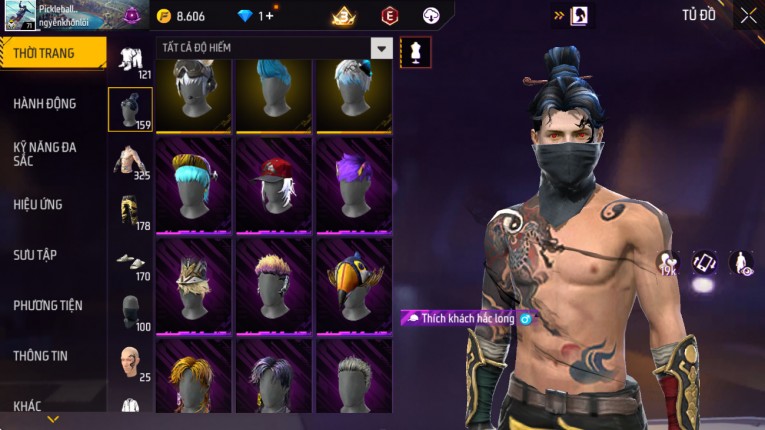Select the toucan bird head item
This screenshot has width=765, height=430.
(x=354, y=283)
